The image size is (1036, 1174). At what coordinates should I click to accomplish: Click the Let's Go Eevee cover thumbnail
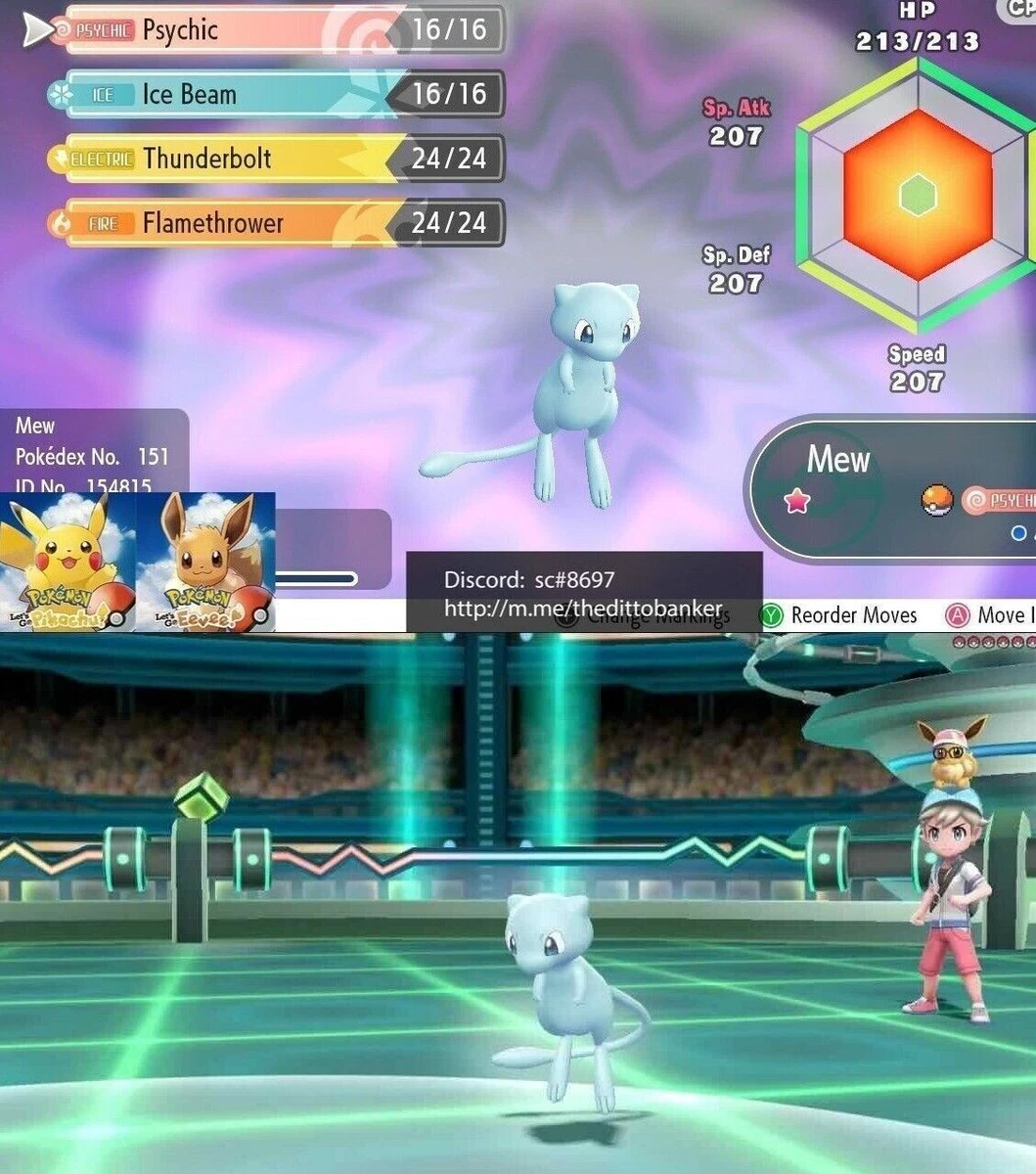tap(204, 563)
